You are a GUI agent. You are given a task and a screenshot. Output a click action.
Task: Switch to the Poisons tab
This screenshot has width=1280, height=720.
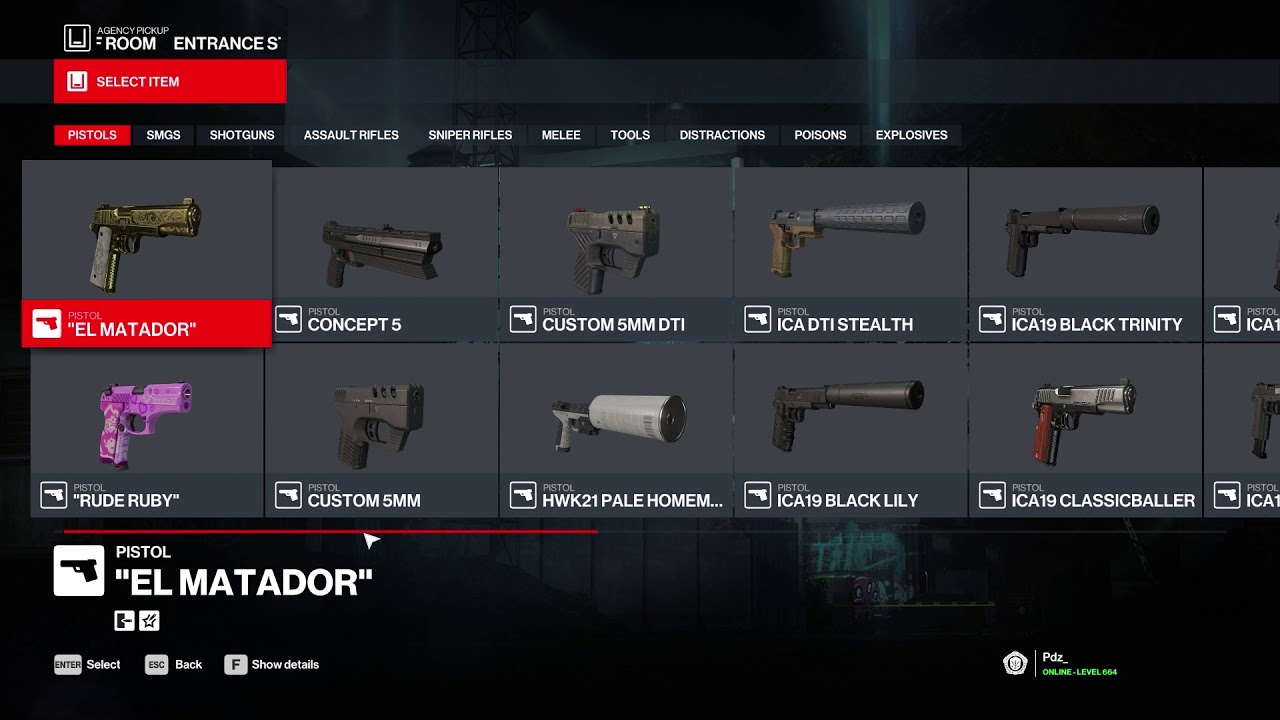pyautogui.click(x=820, y=135)
